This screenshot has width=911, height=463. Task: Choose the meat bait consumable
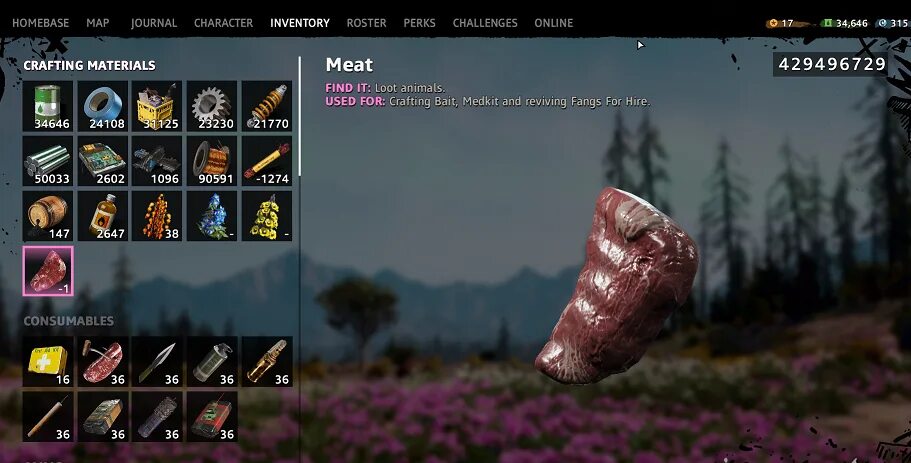pyautogui.click(x=103, y=361)
